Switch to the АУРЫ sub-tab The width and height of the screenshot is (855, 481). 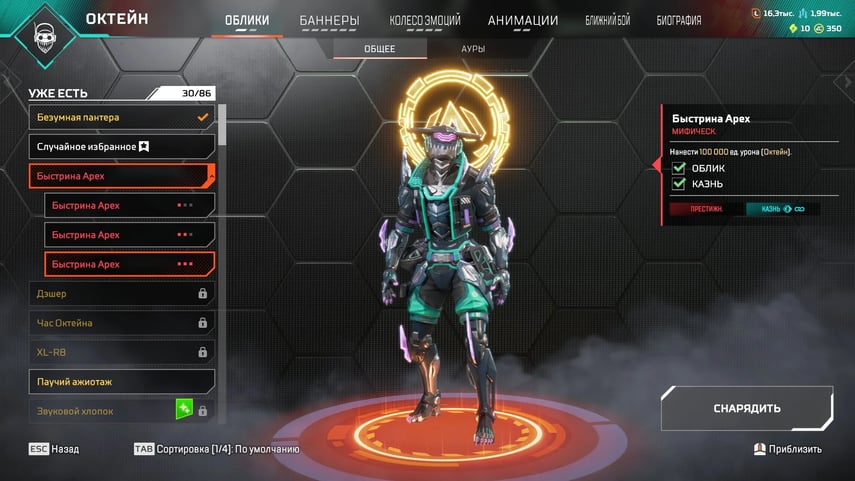click(x=474, y=49)
